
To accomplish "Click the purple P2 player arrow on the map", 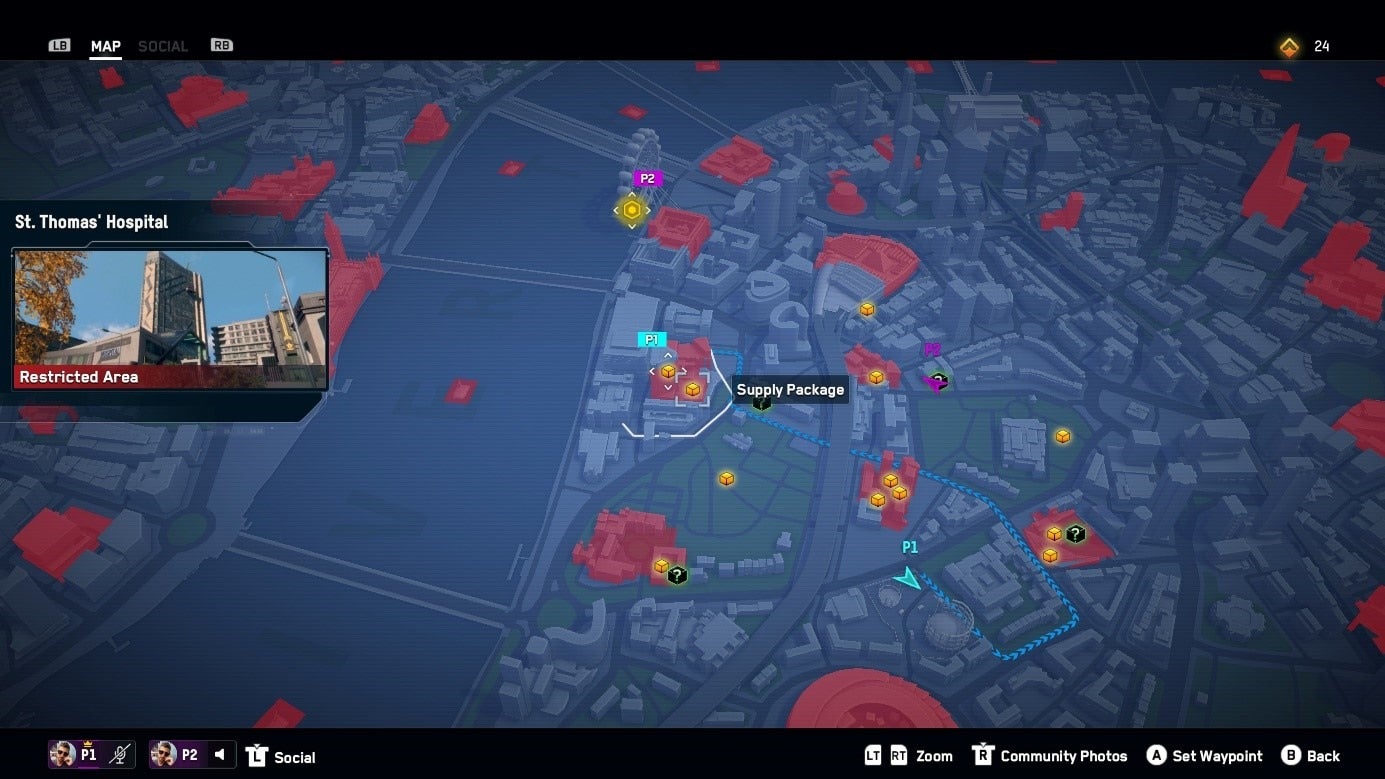I will (x=936, y=381).
